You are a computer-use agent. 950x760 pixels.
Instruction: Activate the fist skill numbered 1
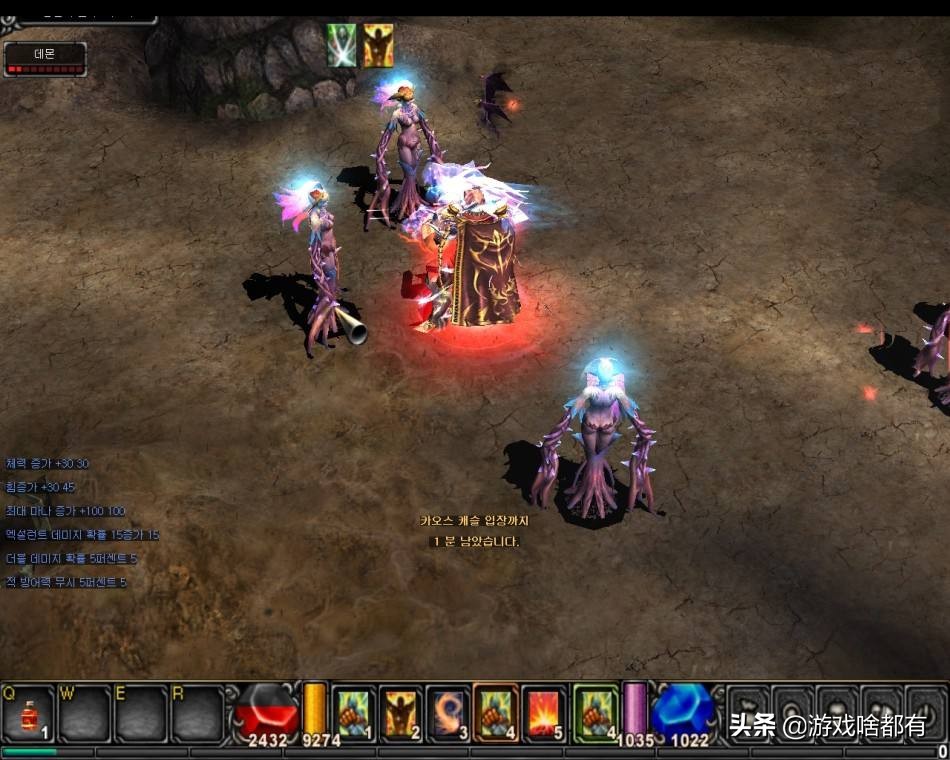pos(353,713)
